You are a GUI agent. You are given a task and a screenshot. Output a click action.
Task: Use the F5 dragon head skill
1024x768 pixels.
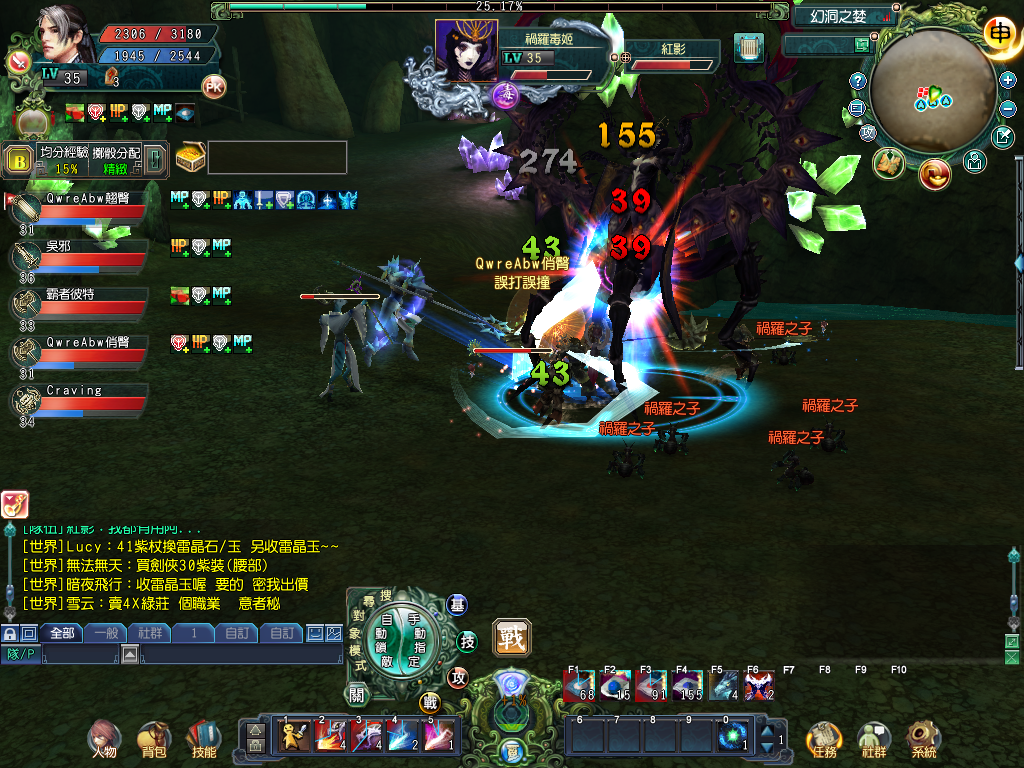723,685
